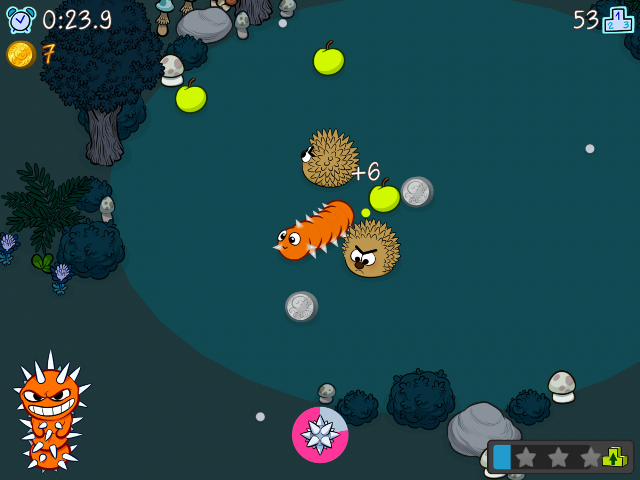
Task: Select the green level-up arrow icon
Action: pyautogui.click(x=615, y=457)
